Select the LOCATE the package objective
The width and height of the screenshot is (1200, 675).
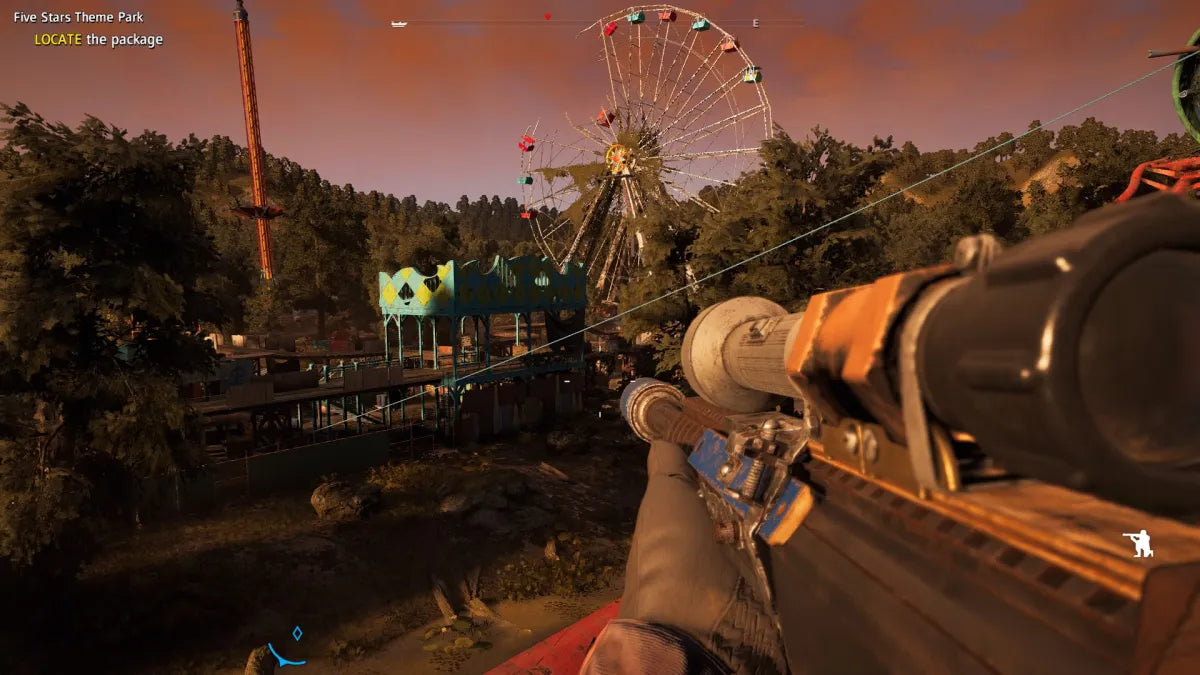click(x=98, y=40)
